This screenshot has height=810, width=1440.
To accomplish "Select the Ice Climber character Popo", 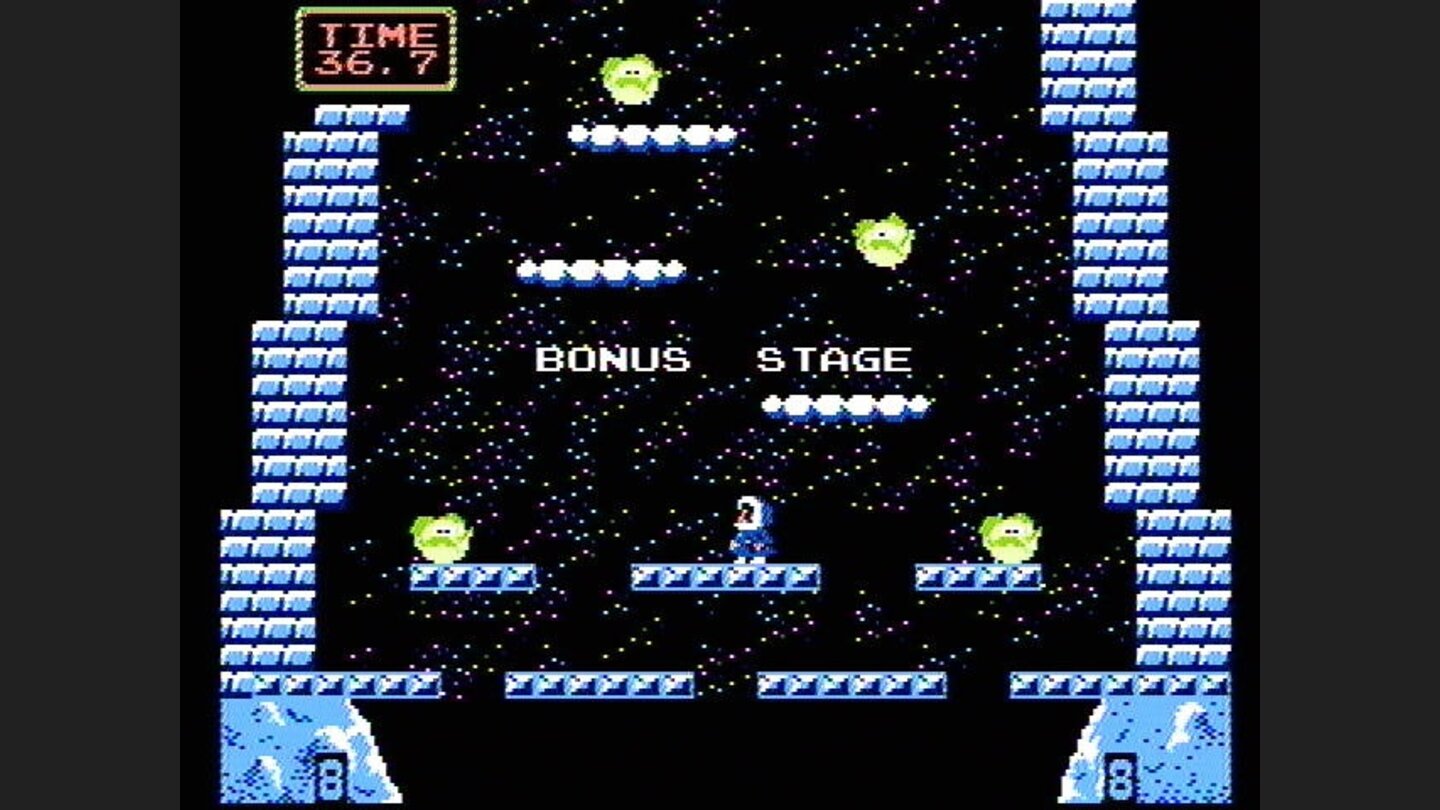I will click(748, 525).
